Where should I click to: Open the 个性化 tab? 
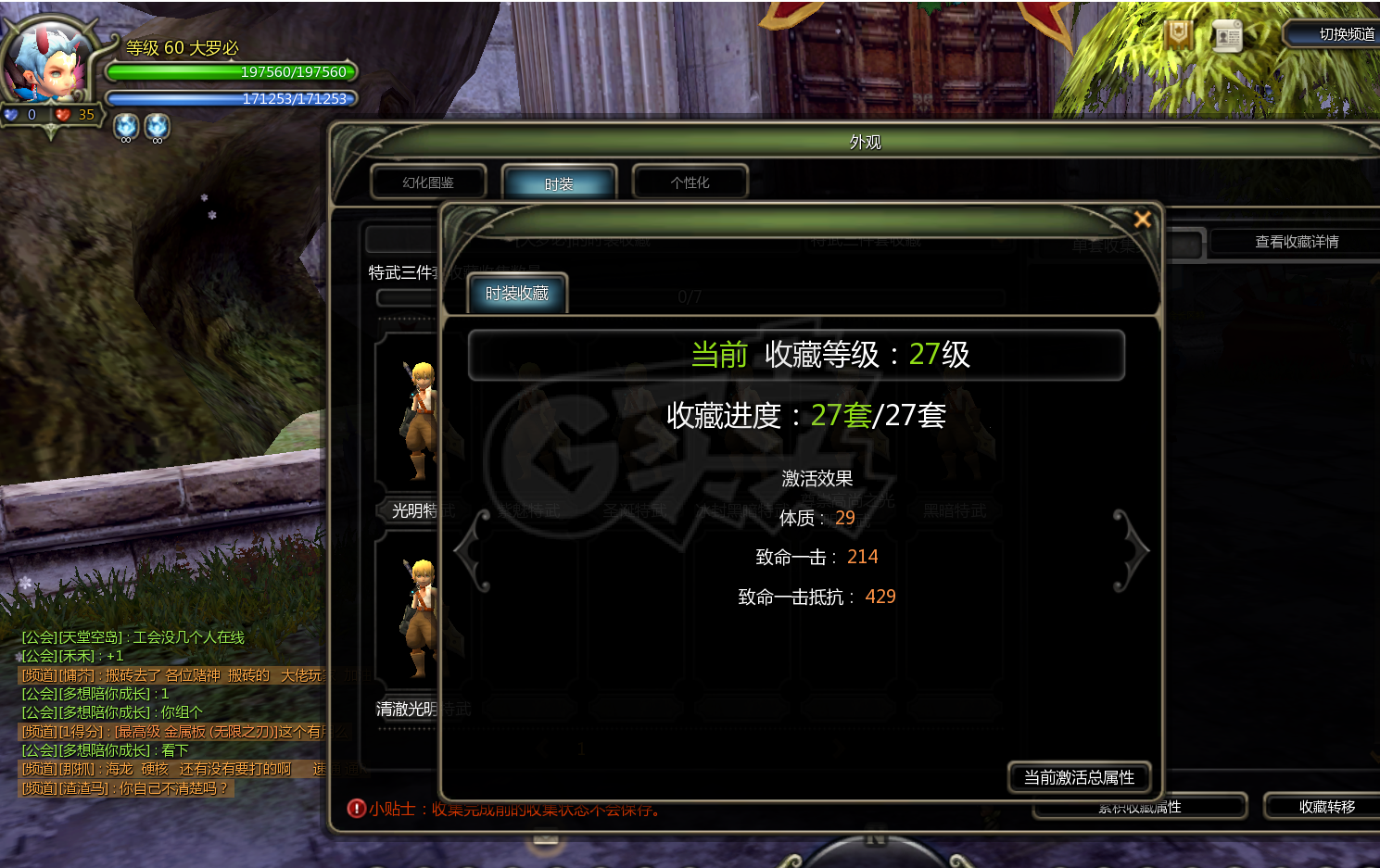point(690,182)
